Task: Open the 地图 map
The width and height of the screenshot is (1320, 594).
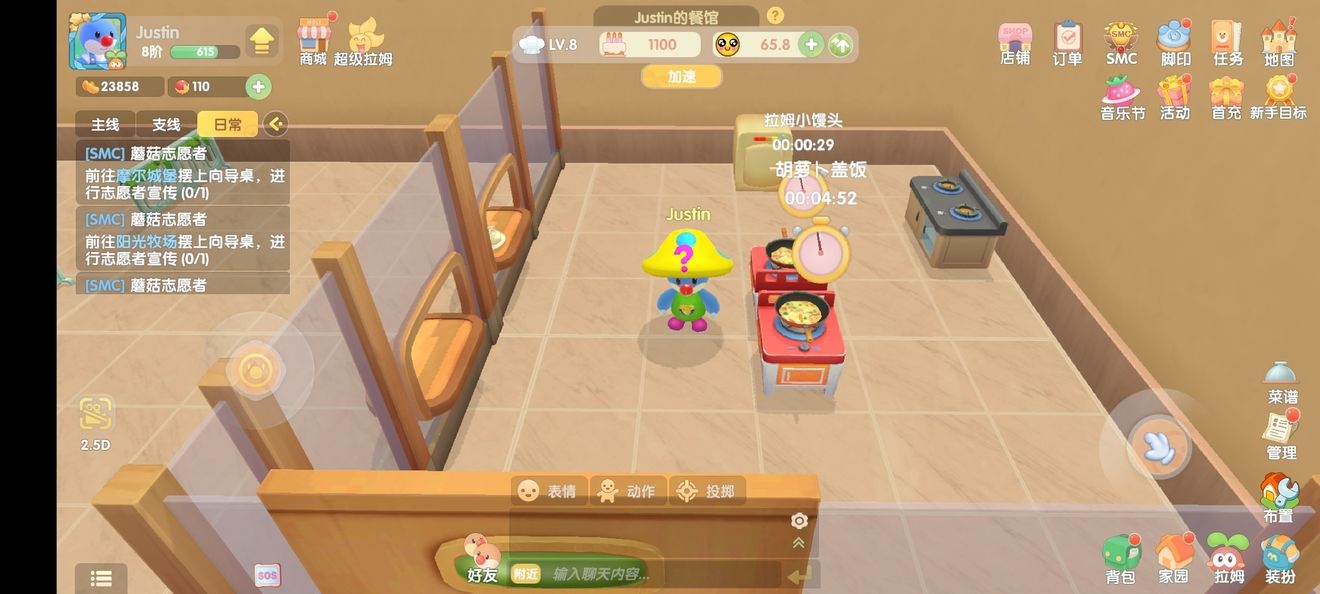Action: (x=1279, y=43)
